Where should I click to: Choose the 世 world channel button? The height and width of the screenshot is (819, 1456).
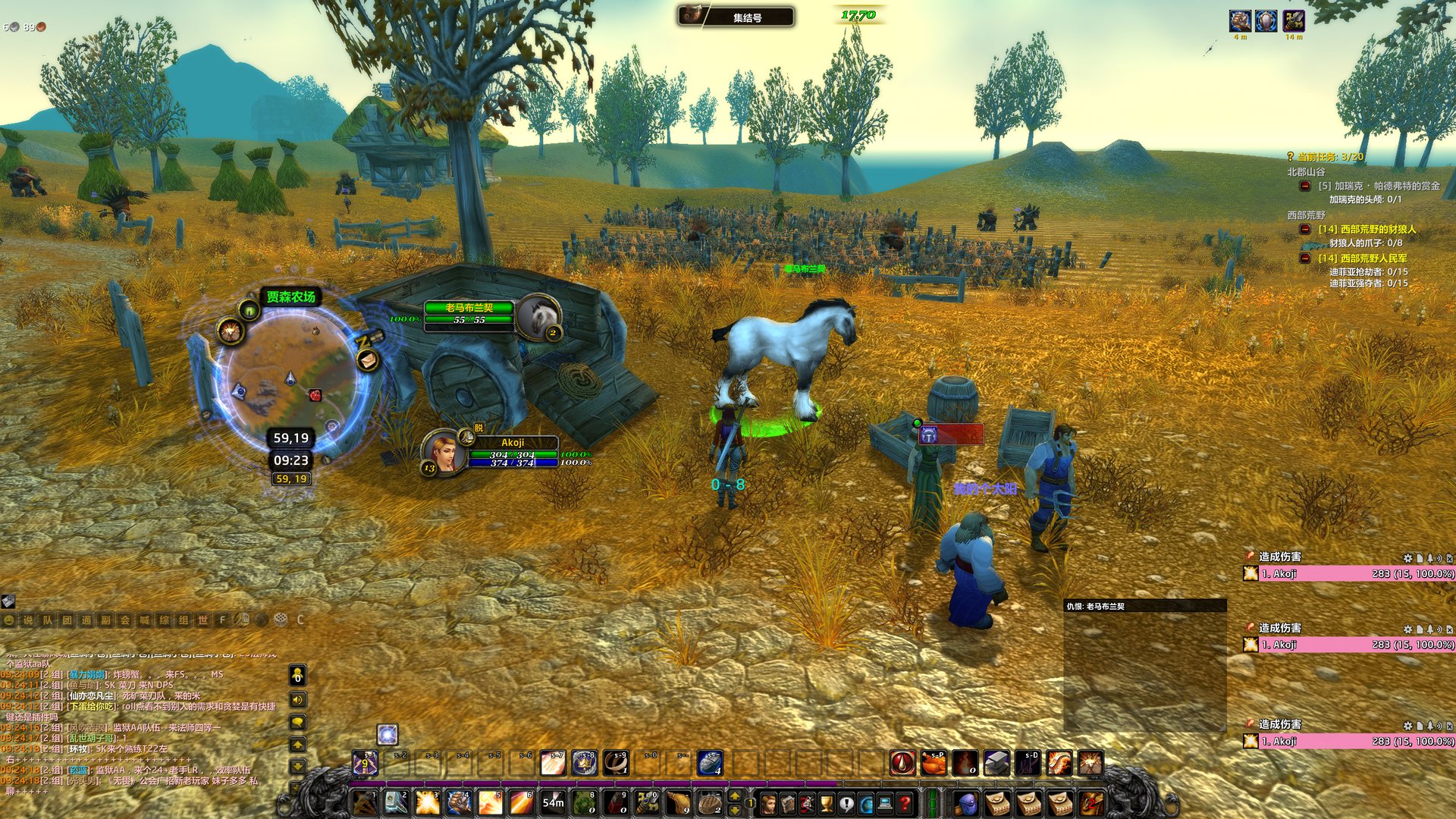tap(202, 620)
